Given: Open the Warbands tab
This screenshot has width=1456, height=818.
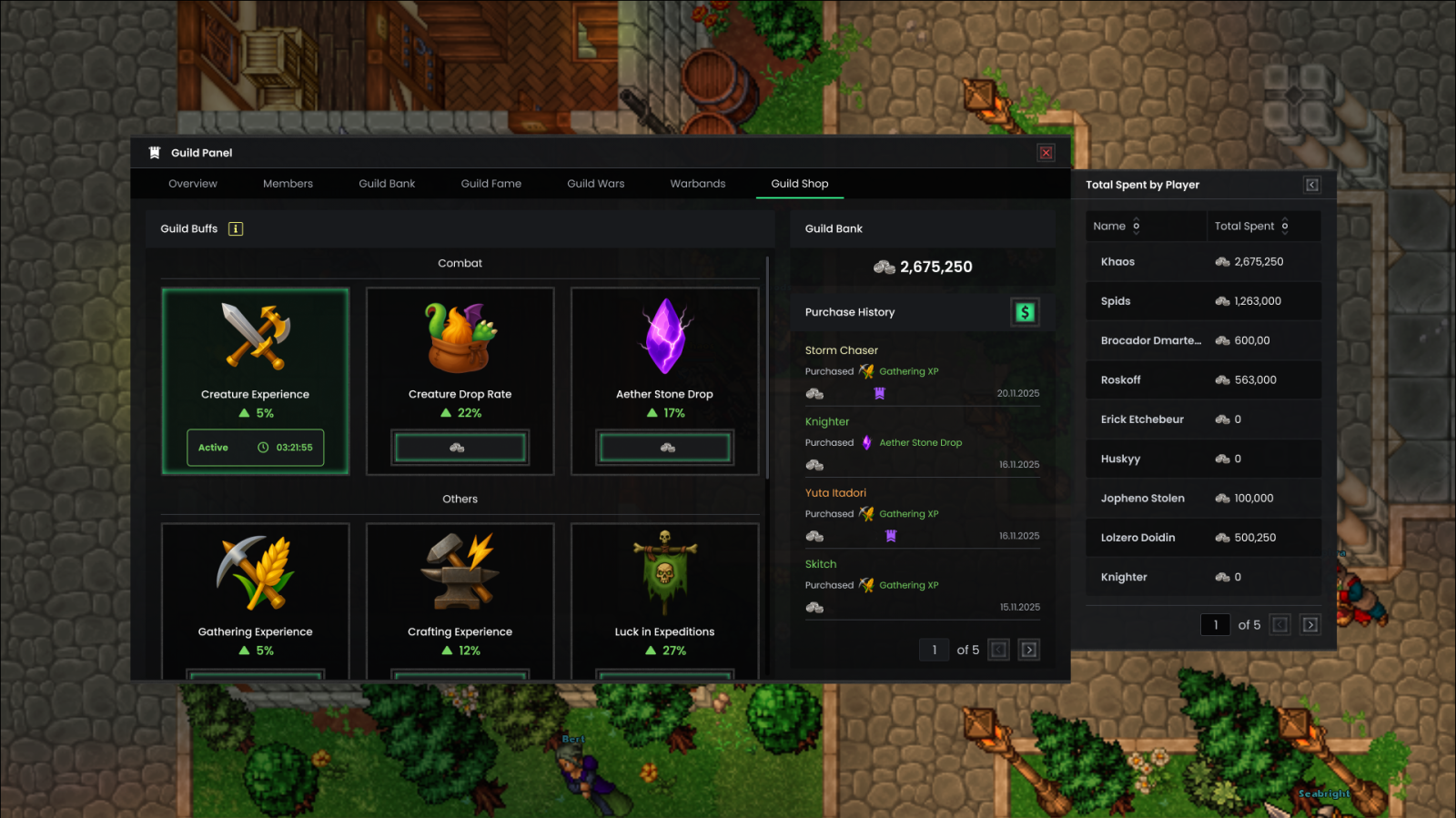Looking at the screenshot, I should (697, 183).
